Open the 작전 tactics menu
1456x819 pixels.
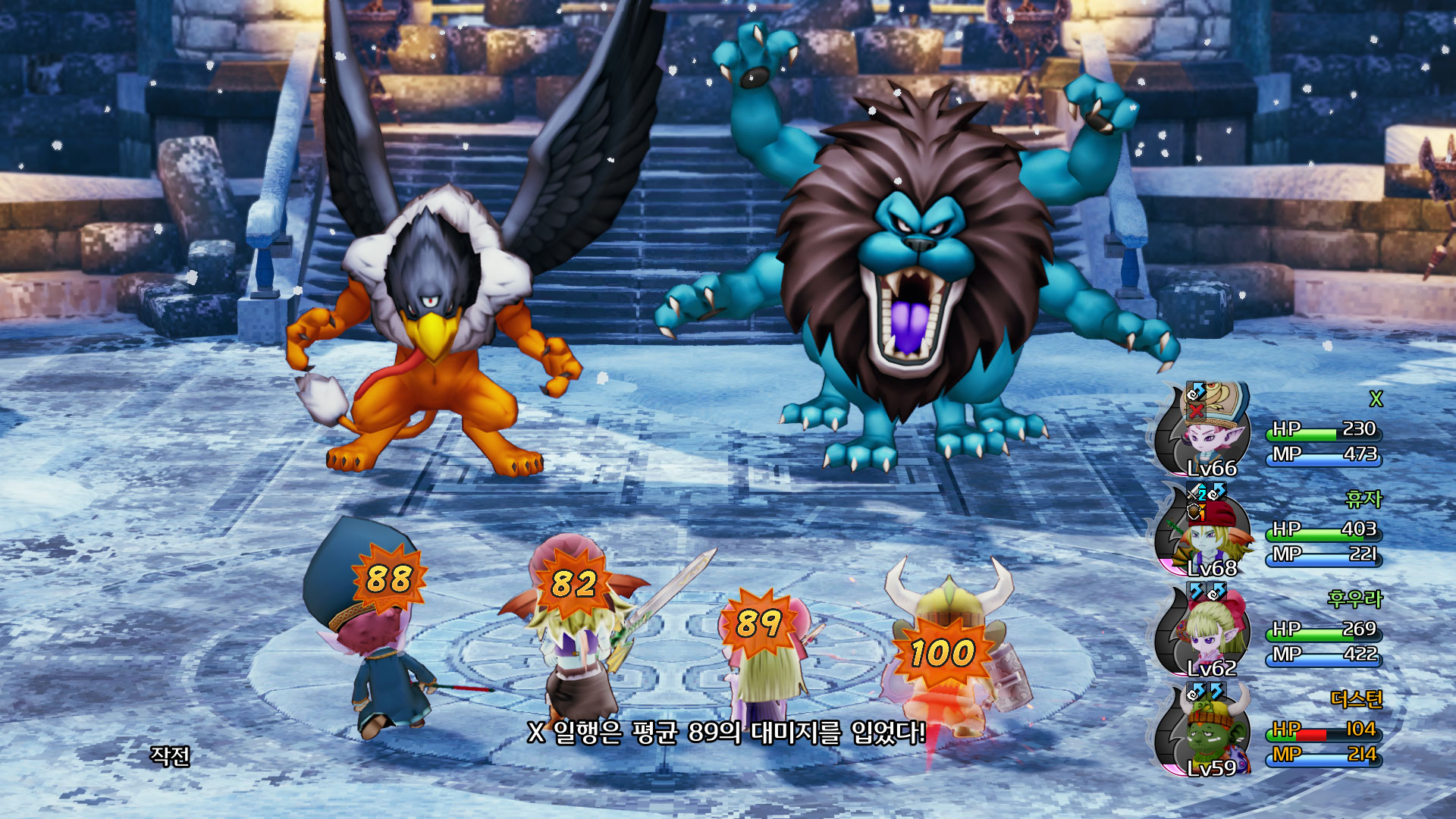click(170, 755)
